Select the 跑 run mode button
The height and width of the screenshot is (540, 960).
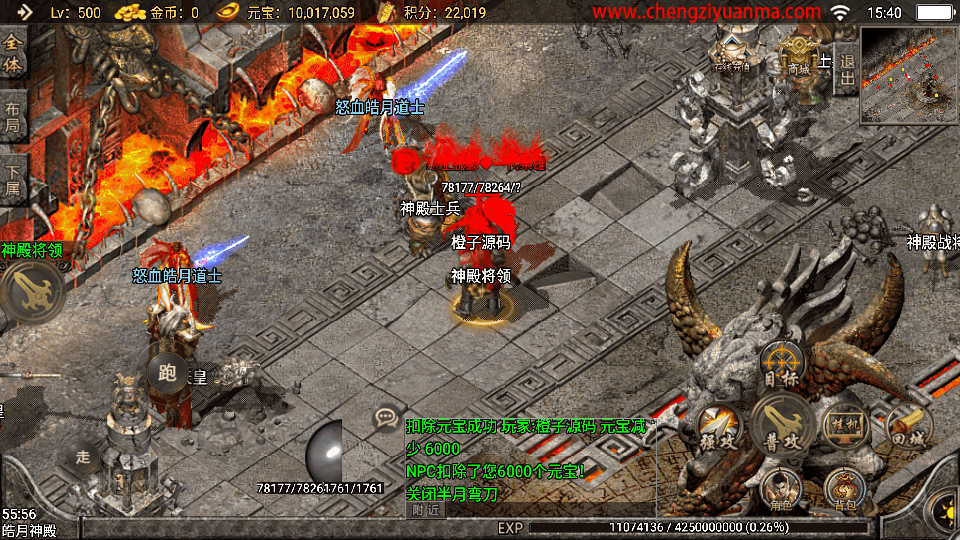click(x=166, y=374)
